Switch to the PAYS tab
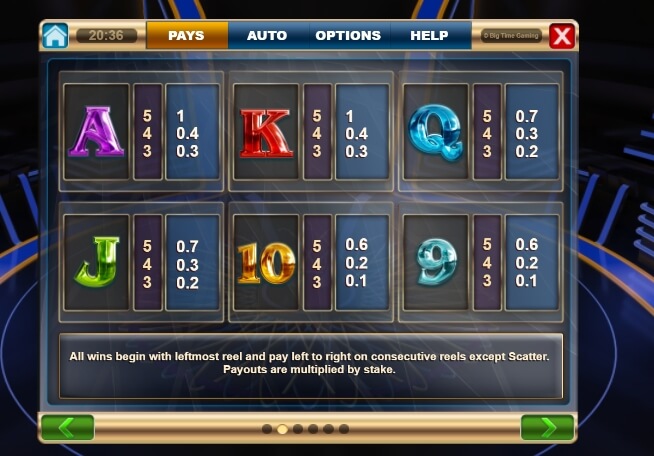Image resolution: width=654 pixels, height=456 pixels. pyautogui.click(x=186, y=36)
